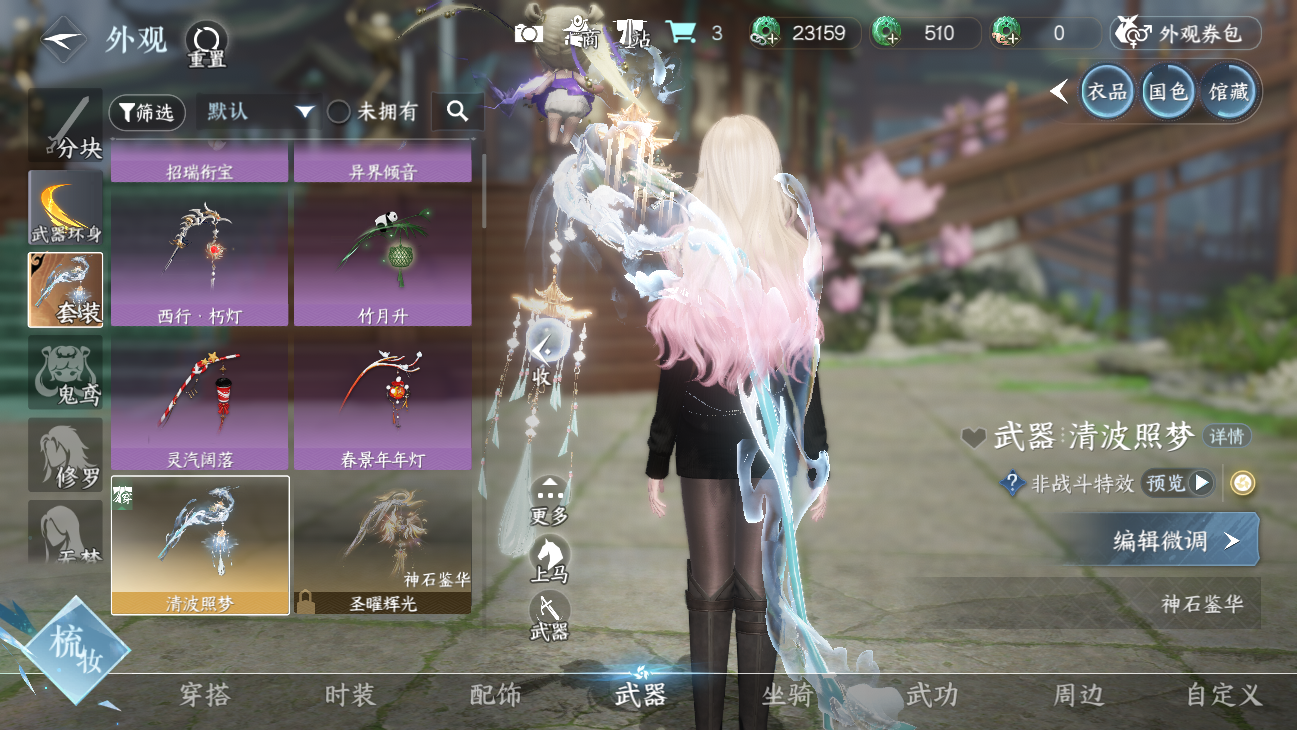The height and width of the screenshot is (730, 1297).
Task: Go back using the top-left arrow
Action: (63, 40)
